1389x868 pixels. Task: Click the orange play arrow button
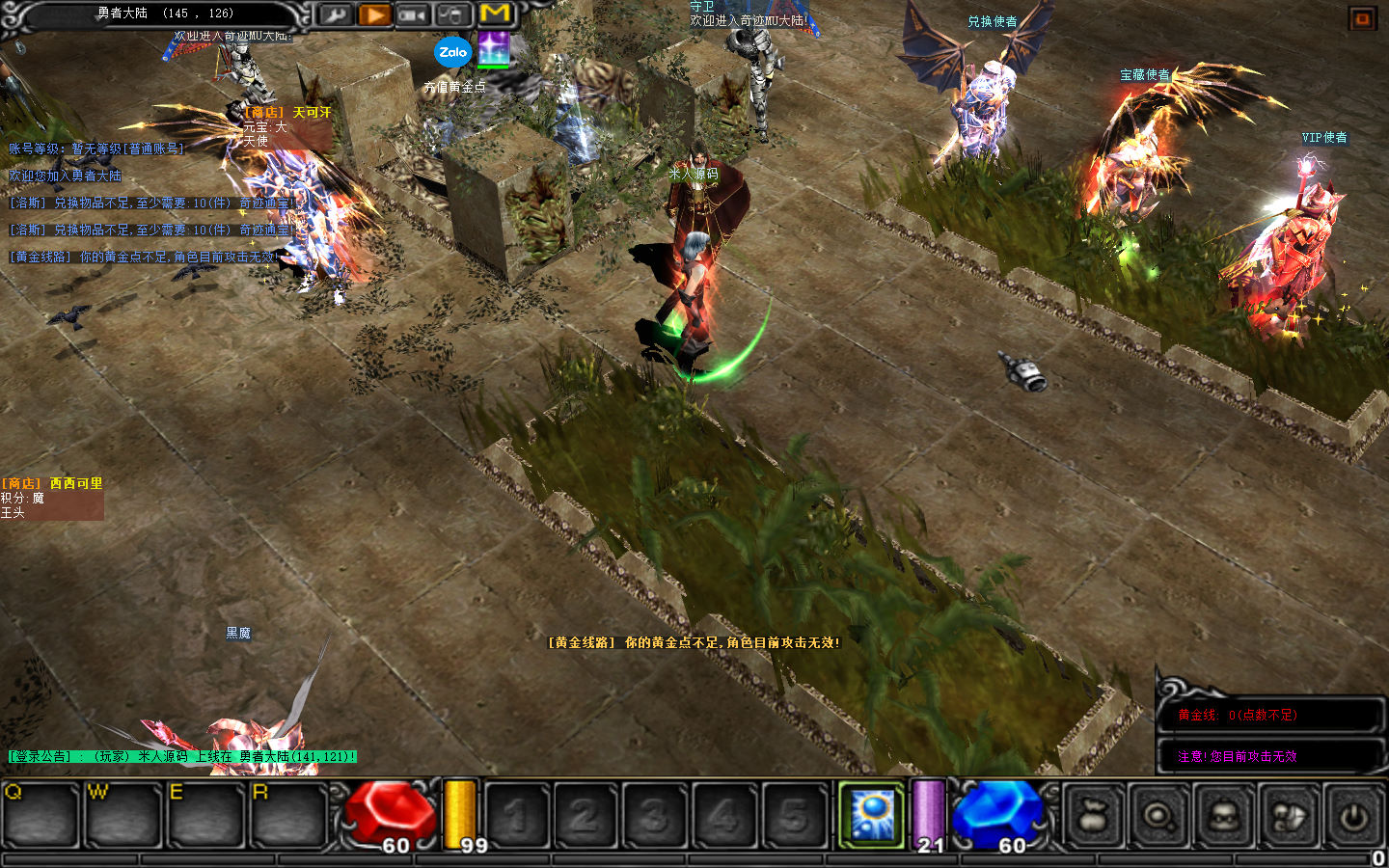coord(374,14)
